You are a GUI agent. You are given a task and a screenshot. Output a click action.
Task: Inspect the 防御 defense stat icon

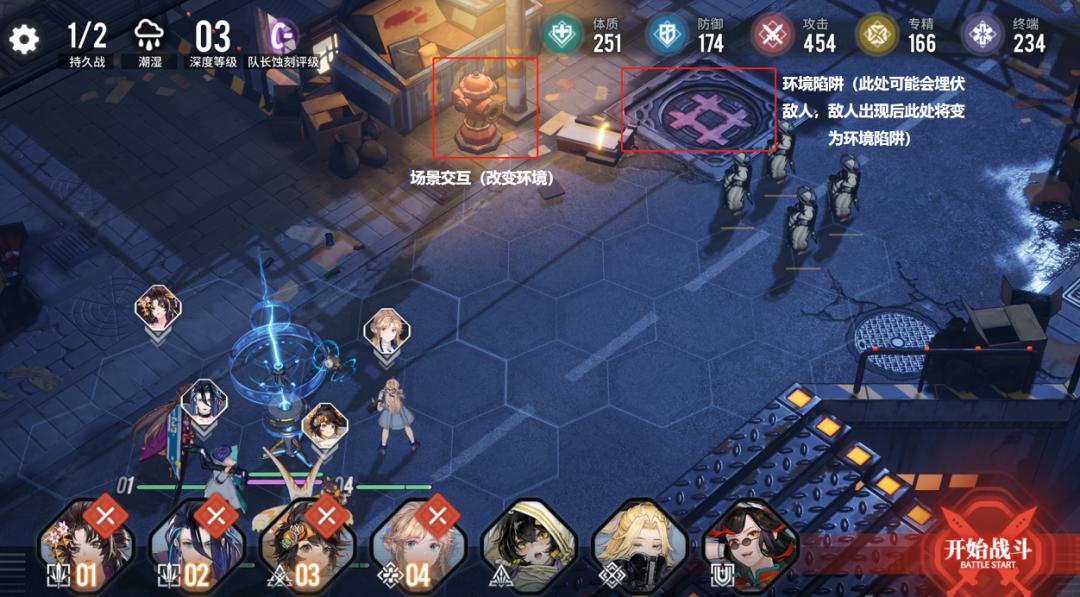point(666,35)
